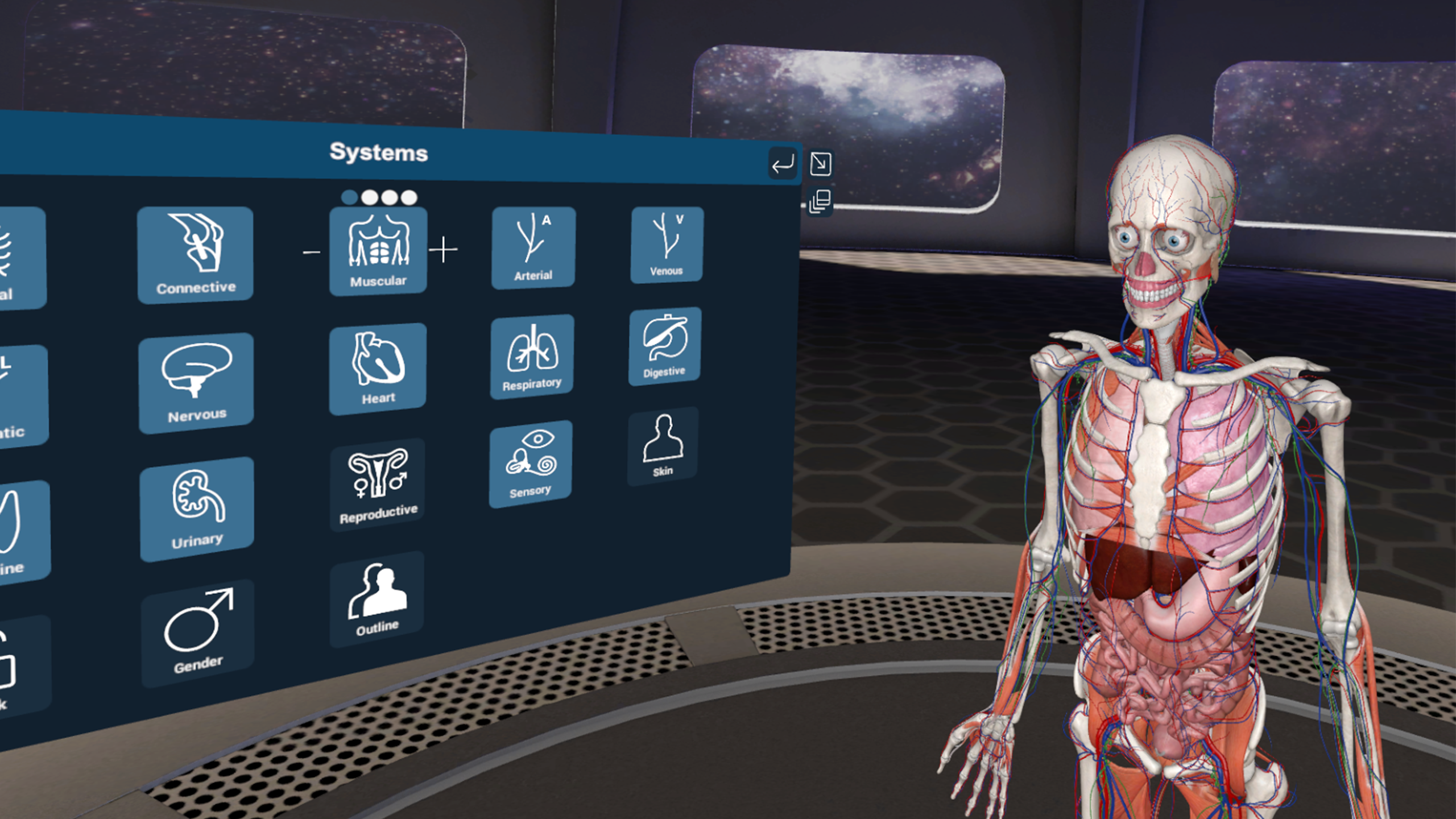Toggle the Venous system
The width and height of the screenshot is (1456, 819).
(667, 245)
